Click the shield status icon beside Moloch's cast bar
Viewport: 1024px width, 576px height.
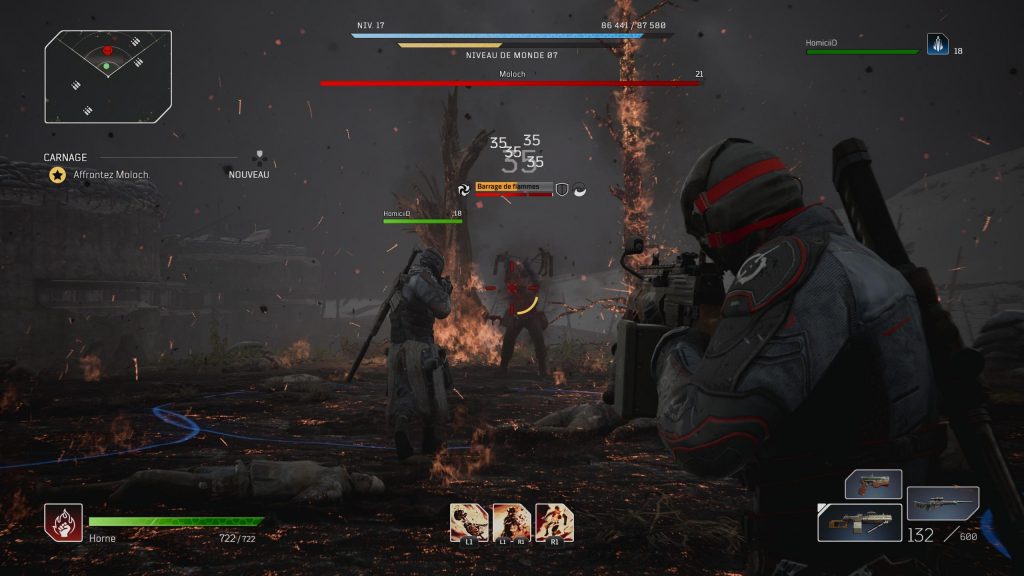tap(562, 189)
